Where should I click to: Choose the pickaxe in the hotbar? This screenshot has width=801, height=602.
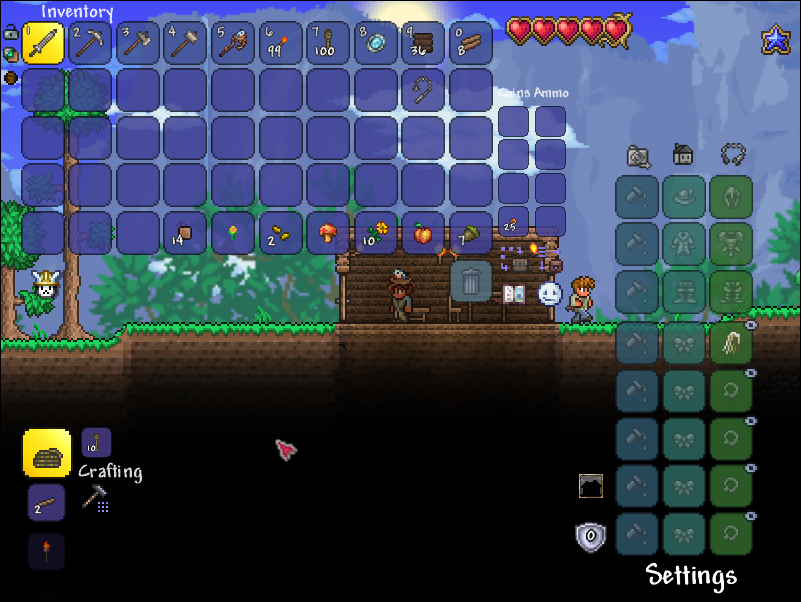click(x=90, y=42)
